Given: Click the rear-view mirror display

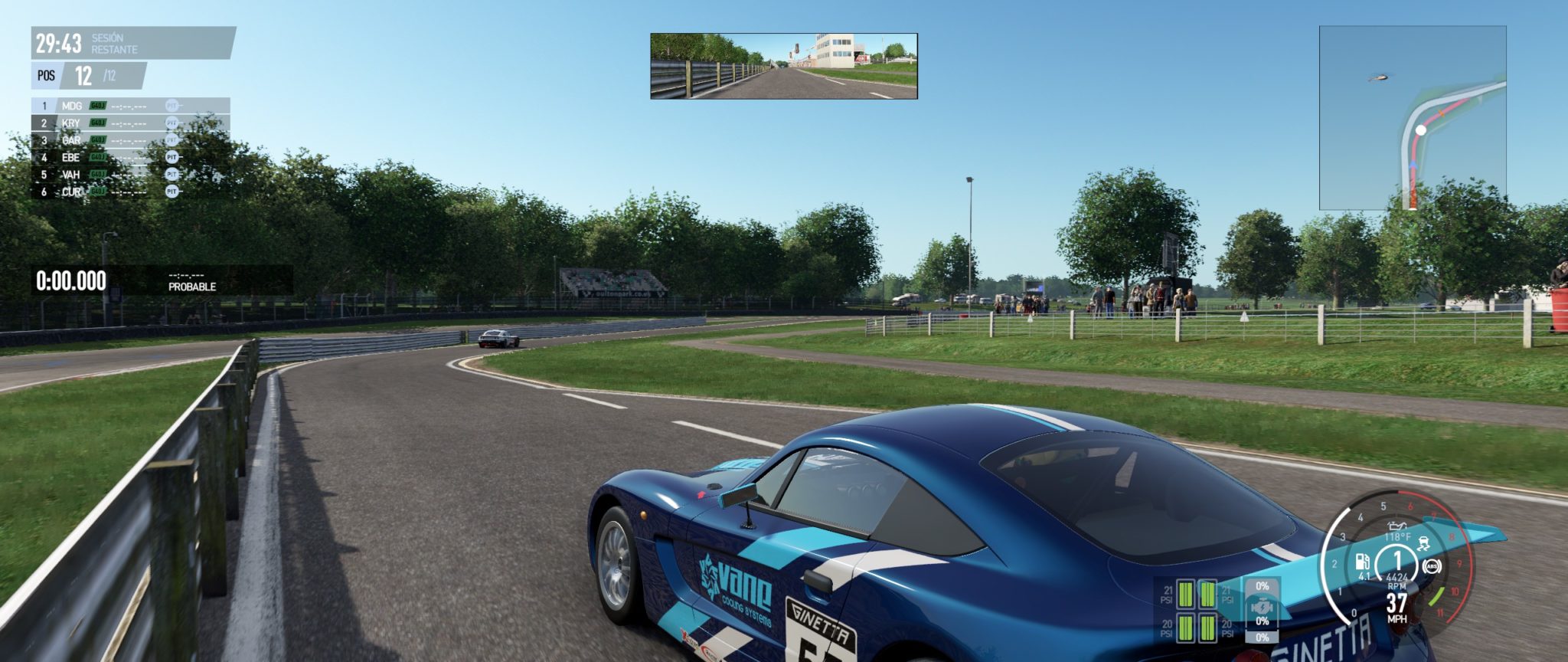Looking at the screenshot, I should [783, 66].
